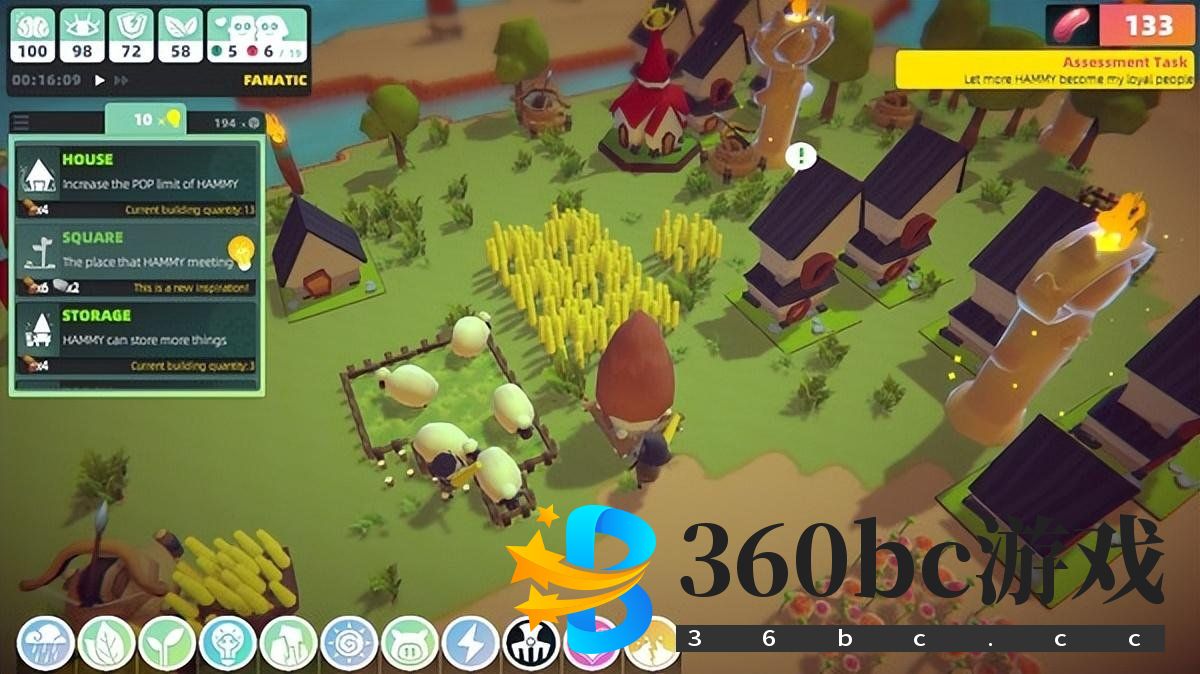Choose the rock crystal power
The image size is (1200, 674).
[288, 643]
